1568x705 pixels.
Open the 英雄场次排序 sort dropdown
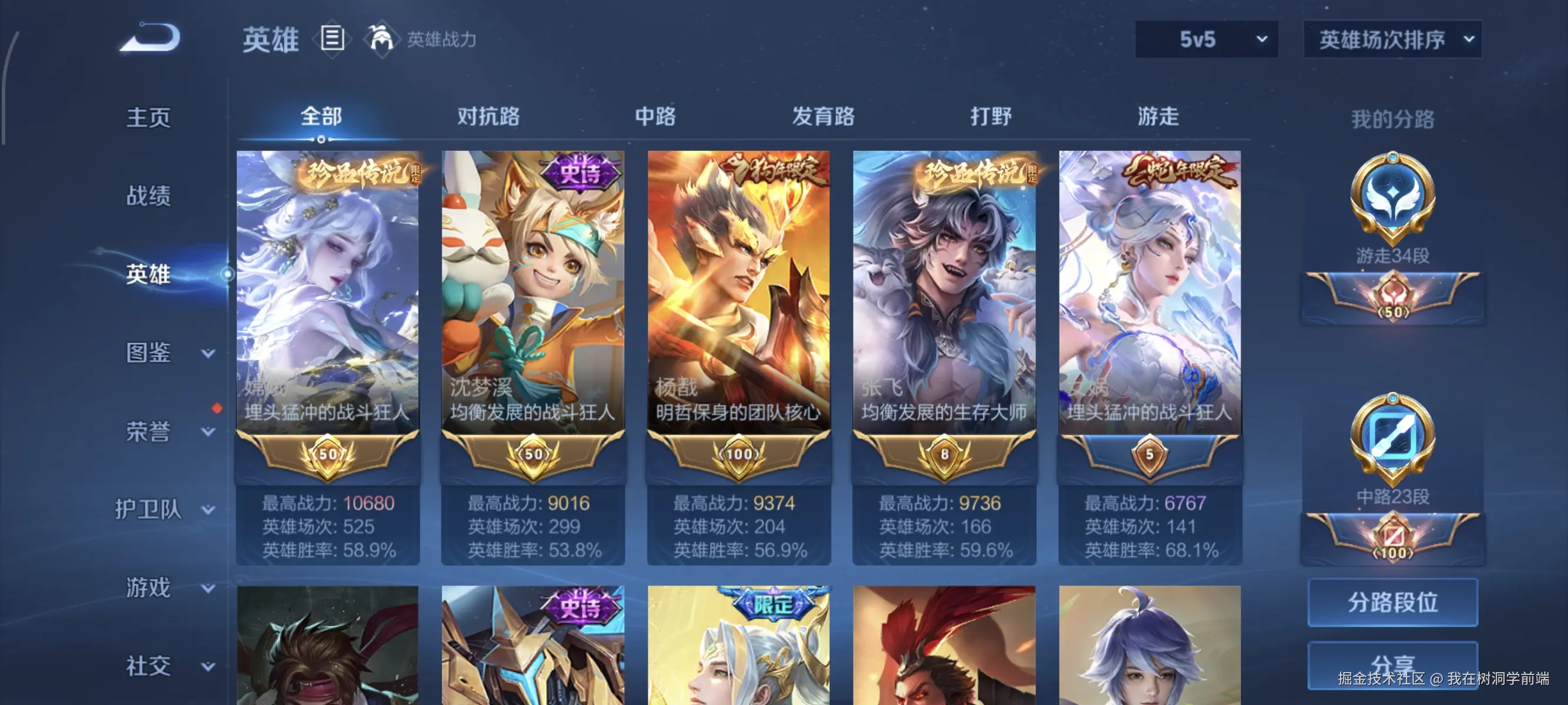(1392, 39)
